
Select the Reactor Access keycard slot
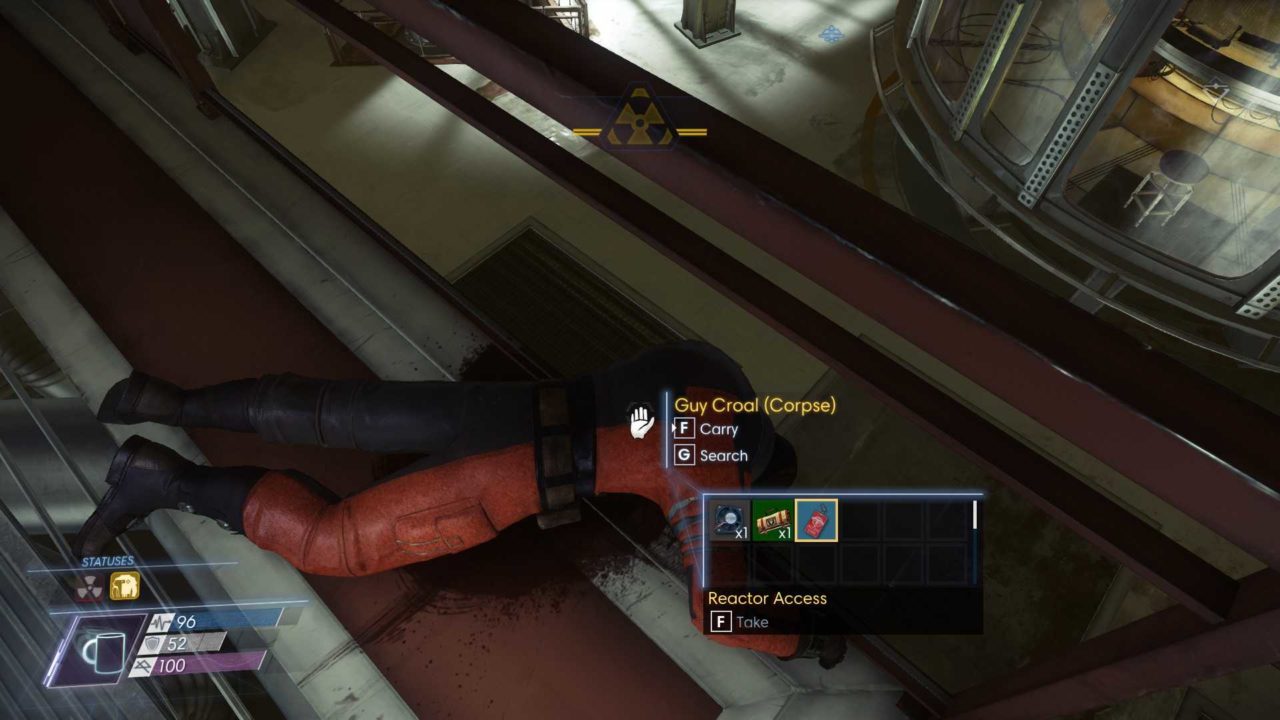[x=816, y=520]
